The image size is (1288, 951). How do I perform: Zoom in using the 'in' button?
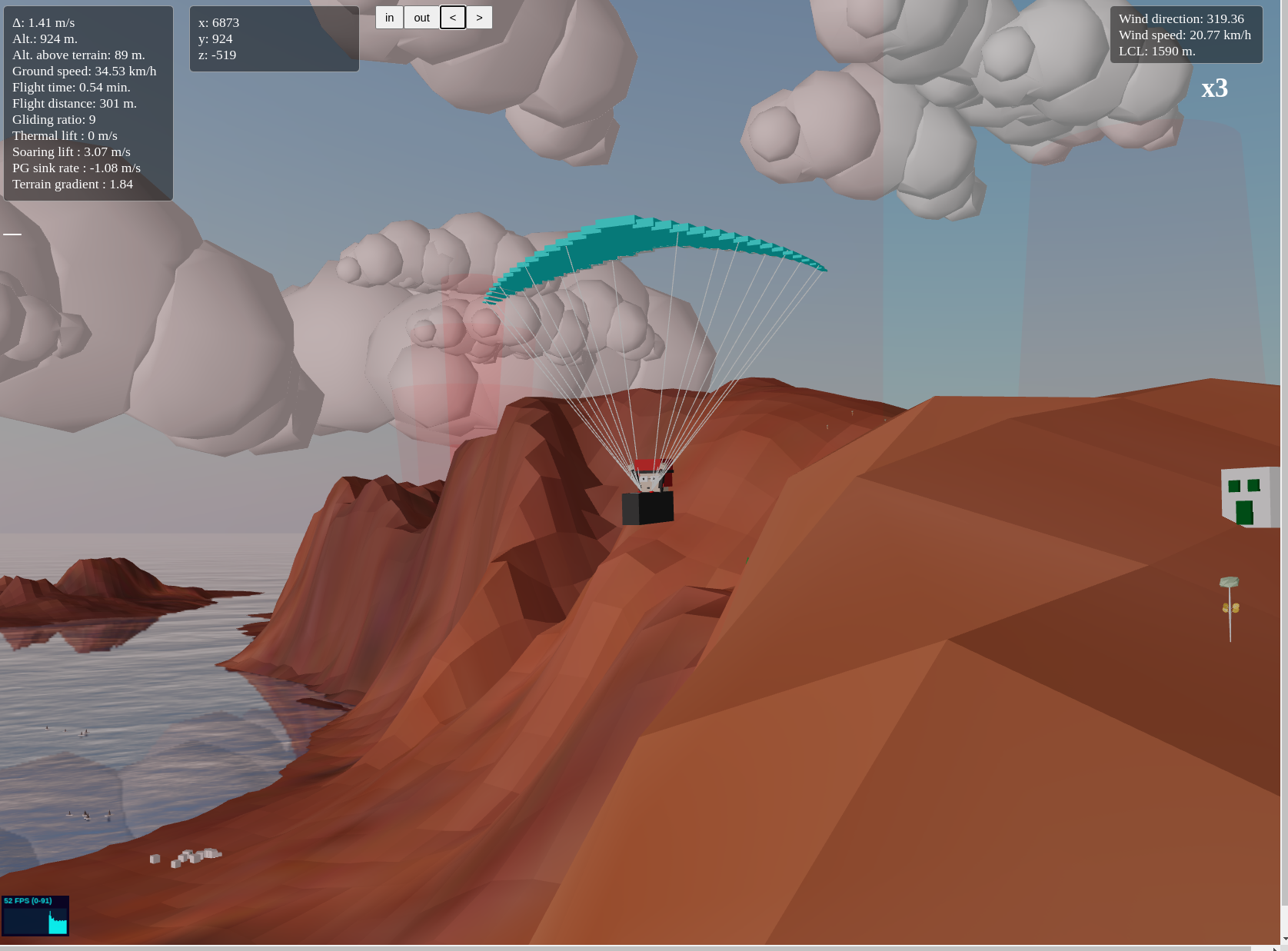389,17
